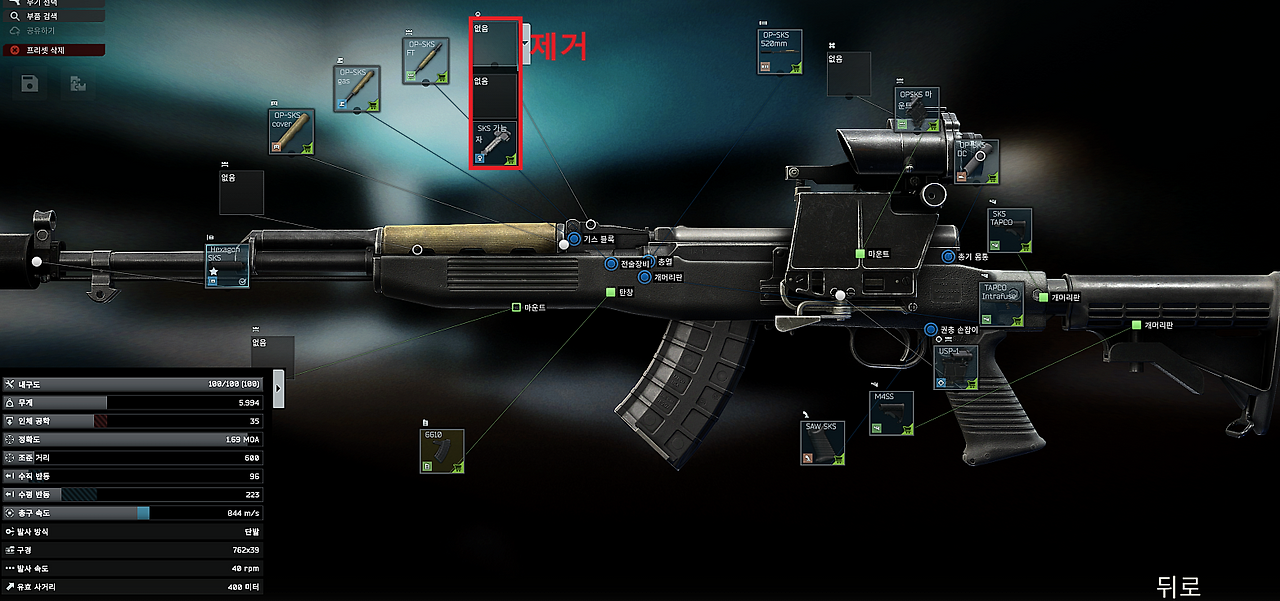Click the 프리셋 삭제 delete preset button
This screenshot has height=601, width=1280.
pos(48,50)
